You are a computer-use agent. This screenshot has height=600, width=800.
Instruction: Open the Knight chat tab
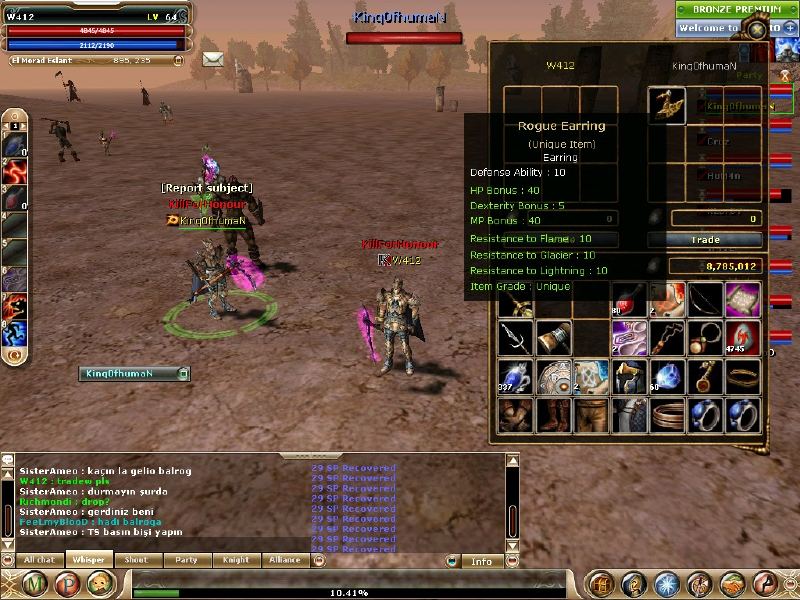pyautogui.click(x=236, y=561)
